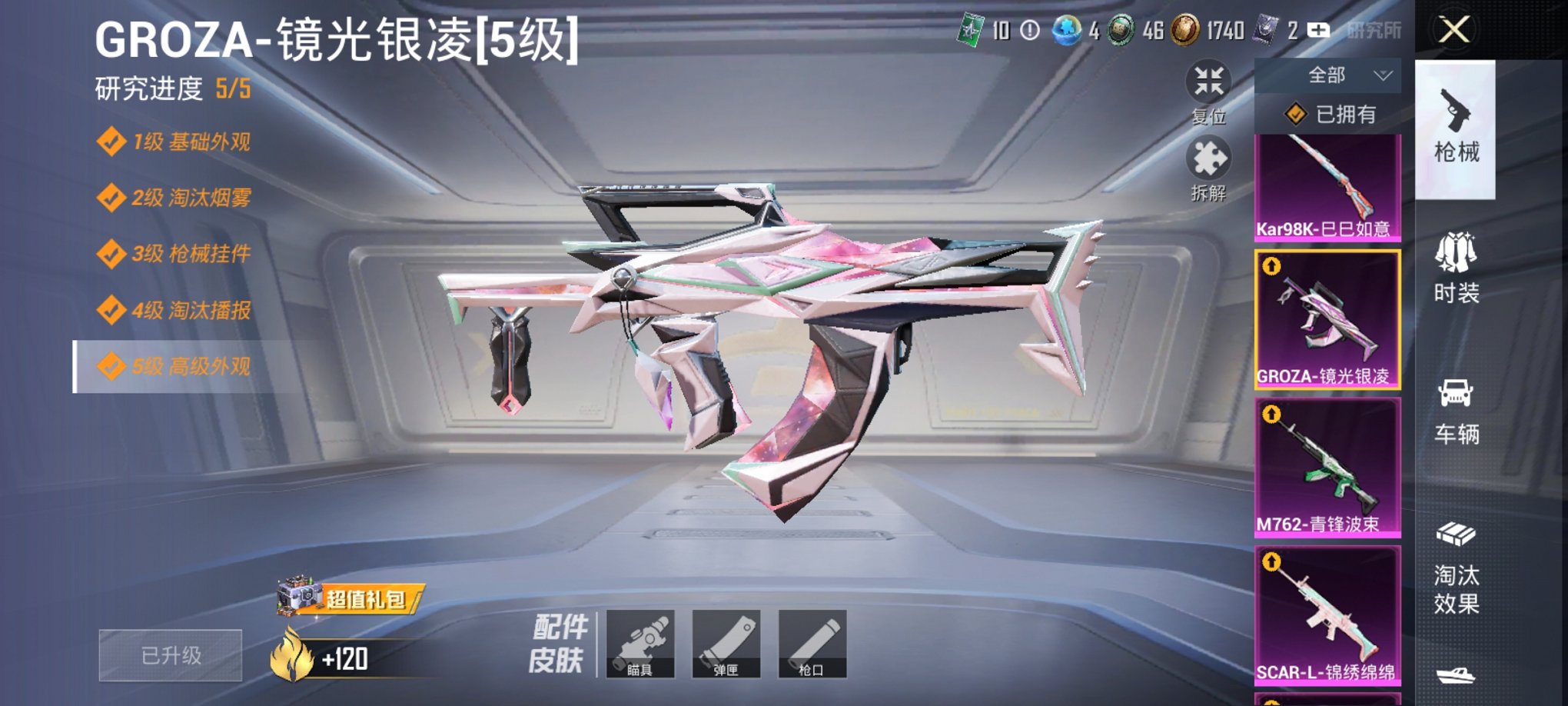
Task: Select the 枪口 muzzle accessory skin icon
Action: [x=812, y=644]
